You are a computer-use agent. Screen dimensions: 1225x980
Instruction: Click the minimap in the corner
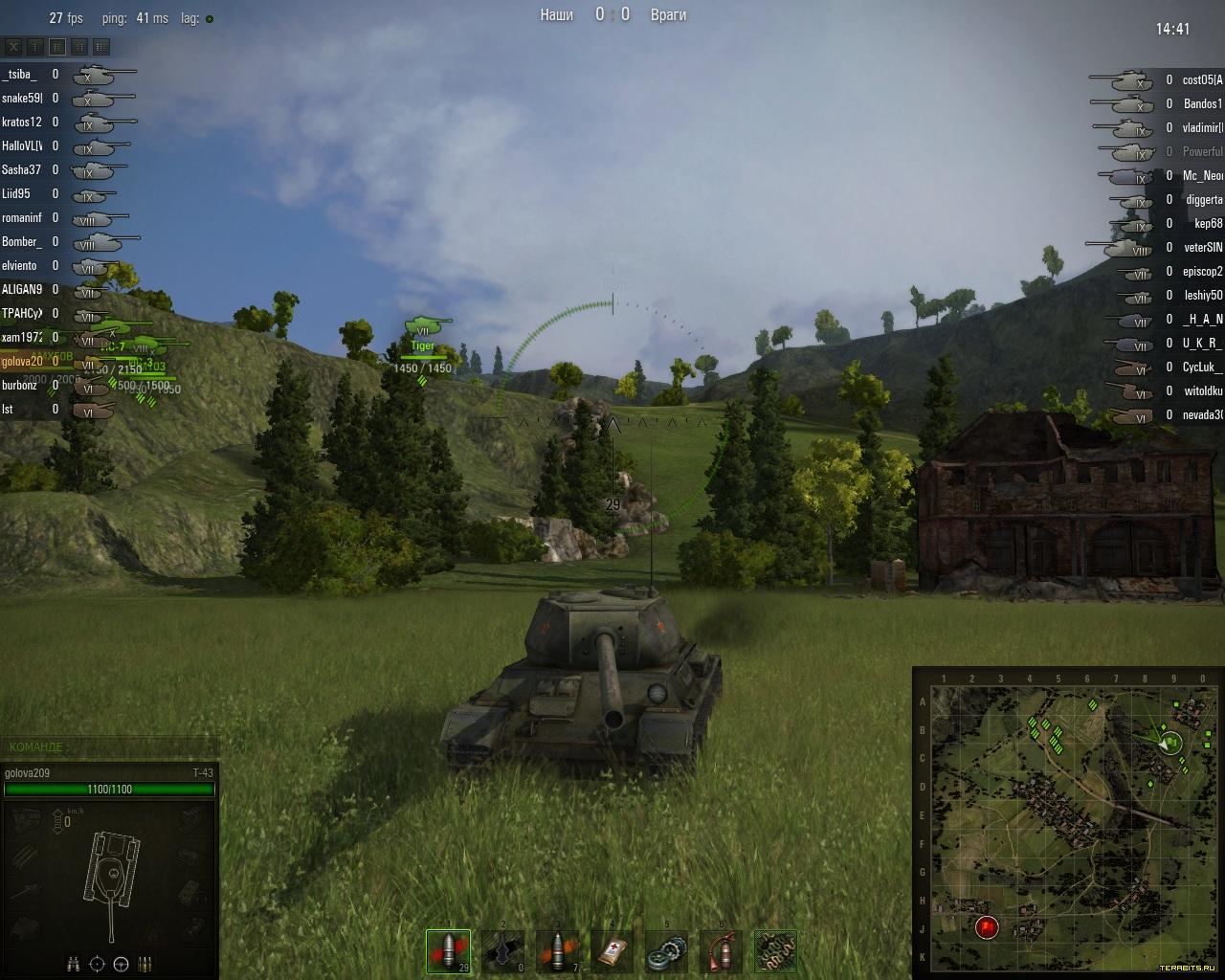point(1067,823)
